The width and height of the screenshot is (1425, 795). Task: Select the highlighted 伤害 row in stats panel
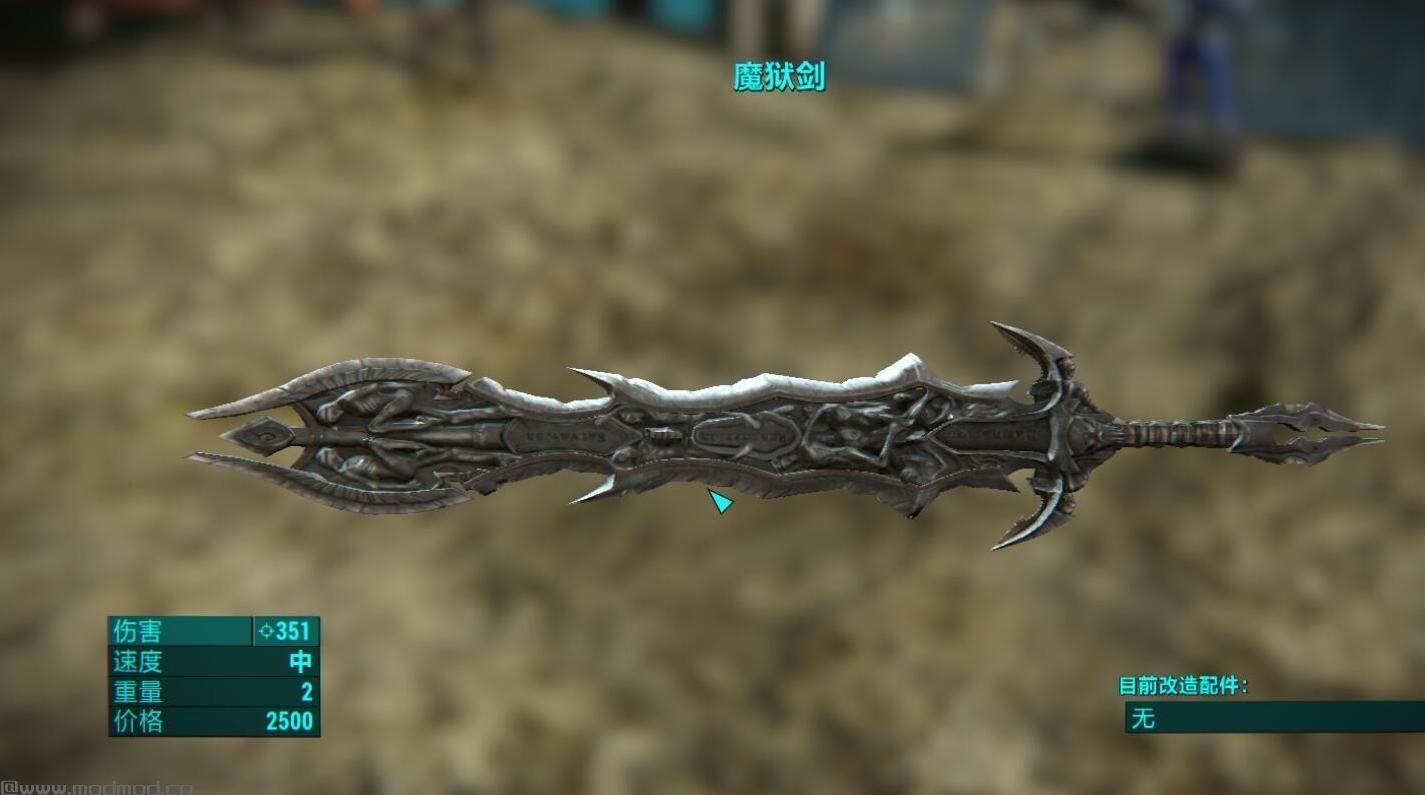[200, 632]
